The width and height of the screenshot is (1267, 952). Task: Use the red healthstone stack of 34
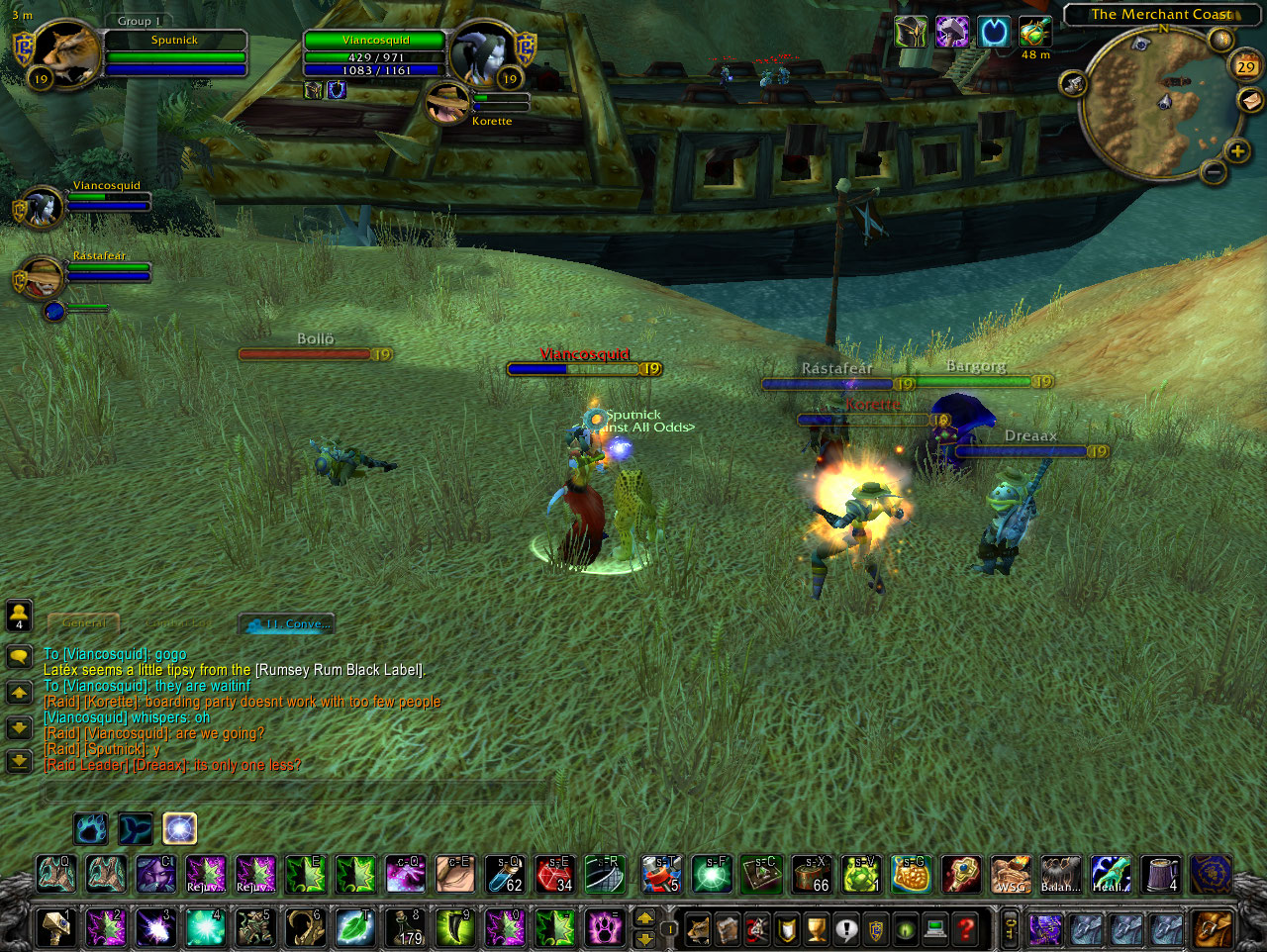(x=555, y=875)
